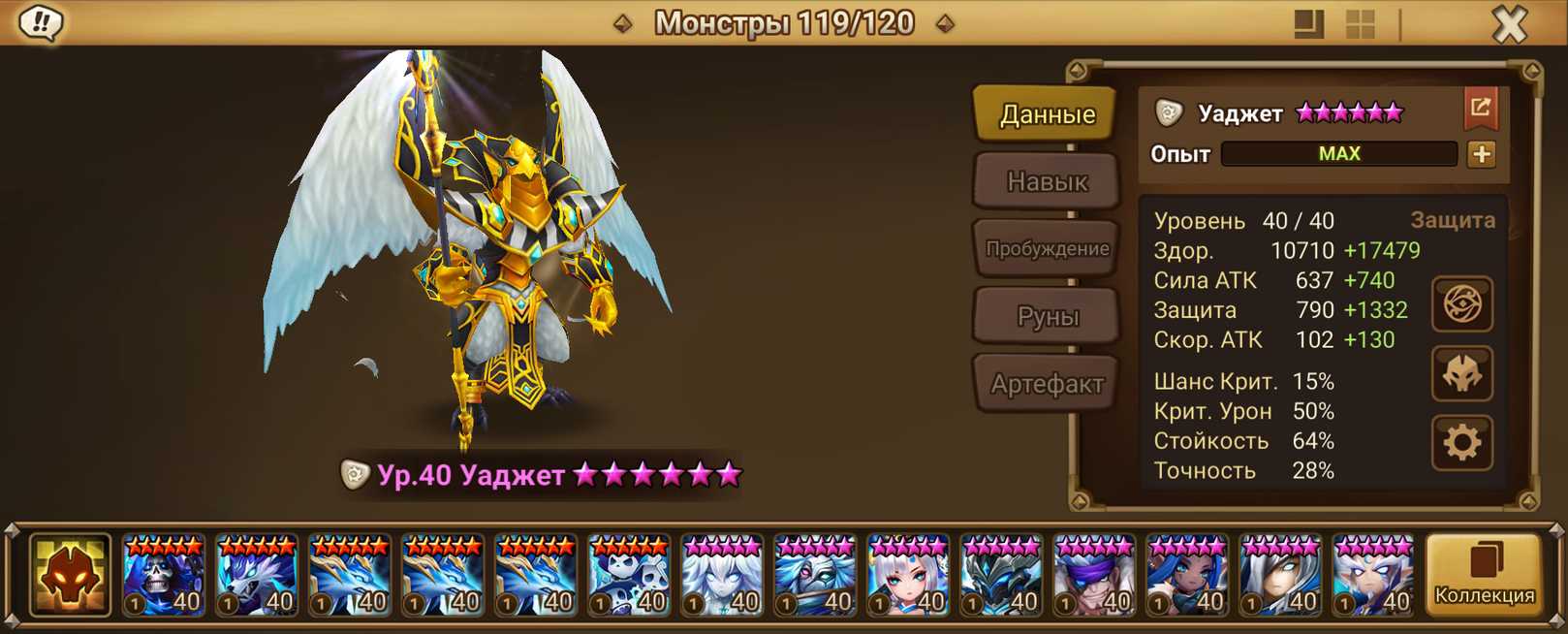Open the eye rune icon in stats panel
Viewport: 1568px width, 634px height.
click(x=1461, y=304)
